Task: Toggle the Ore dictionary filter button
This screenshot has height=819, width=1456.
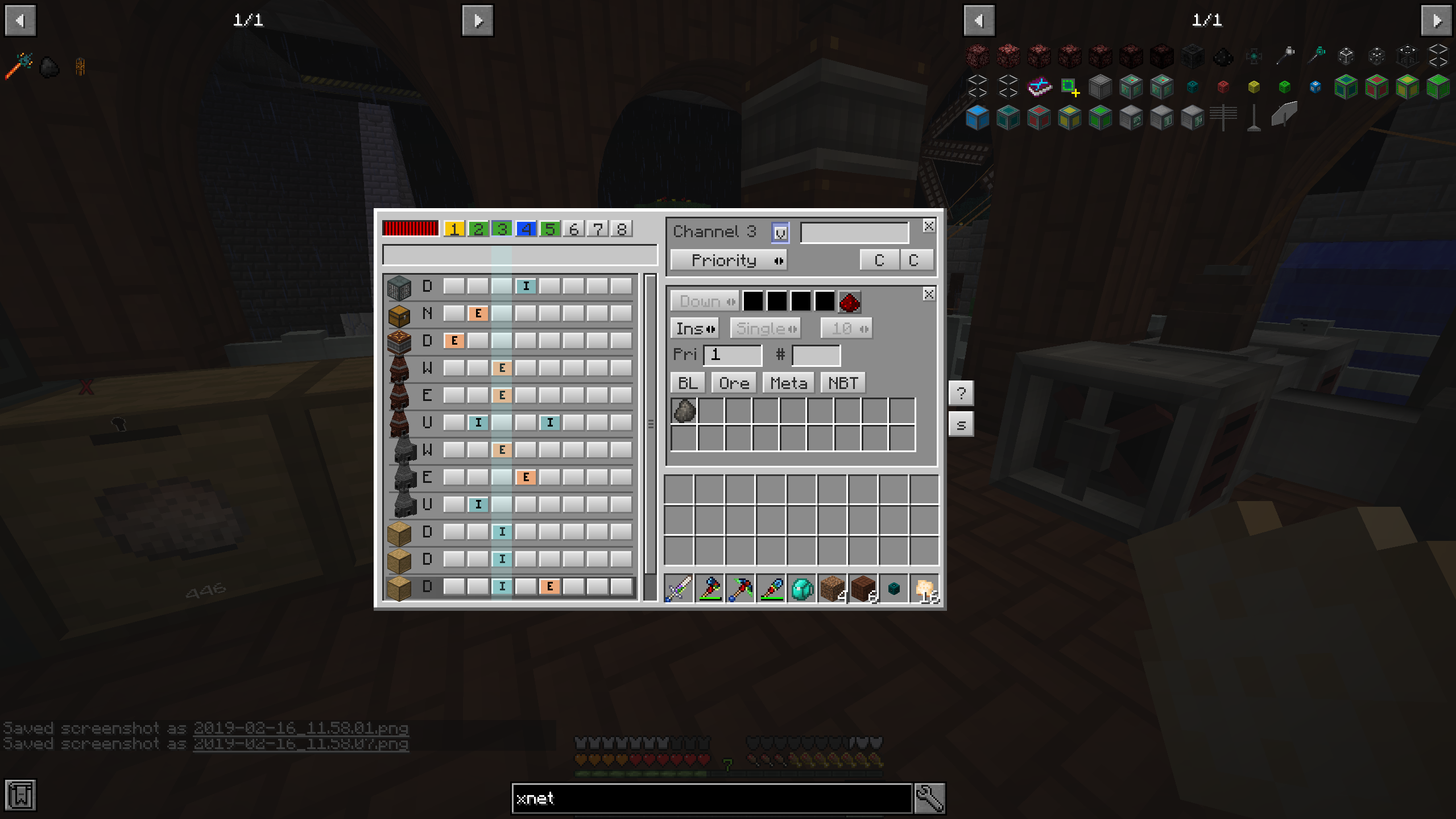Action: click(734, 382)
